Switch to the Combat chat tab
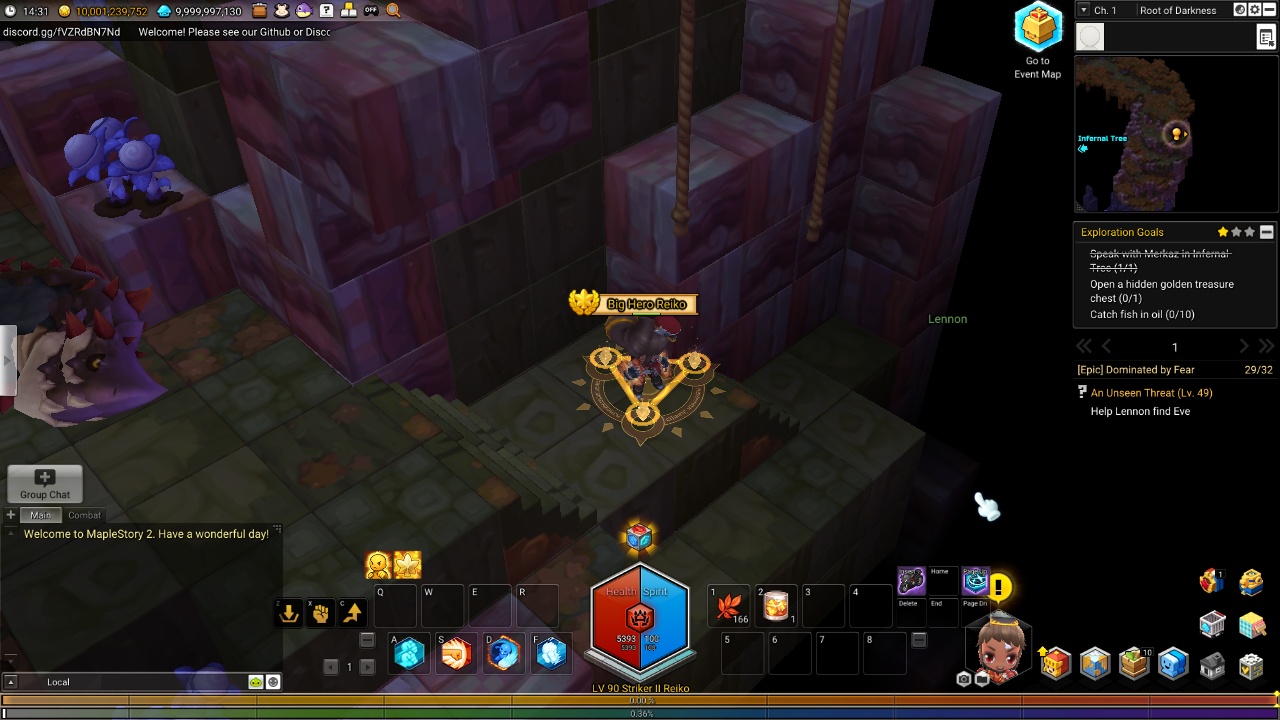Viewport: 1280px width, 720px height. pos(84,515)
